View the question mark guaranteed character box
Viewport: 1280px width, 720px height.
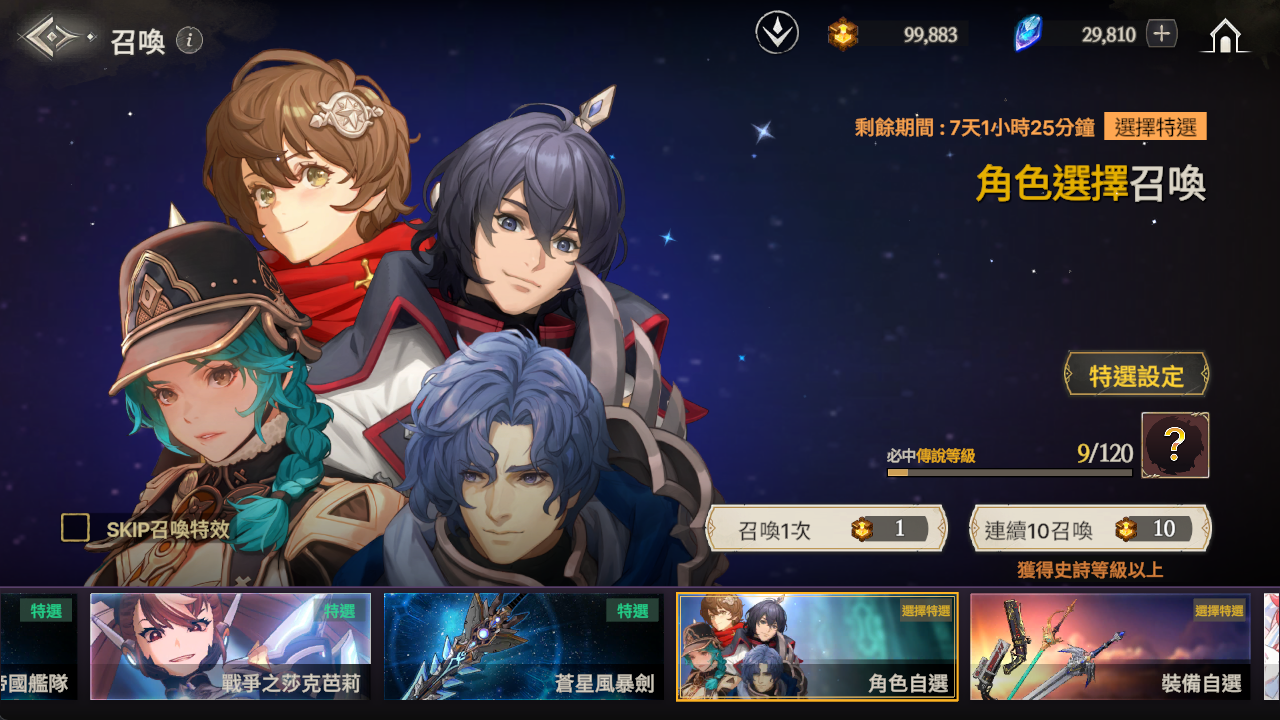1175,445
